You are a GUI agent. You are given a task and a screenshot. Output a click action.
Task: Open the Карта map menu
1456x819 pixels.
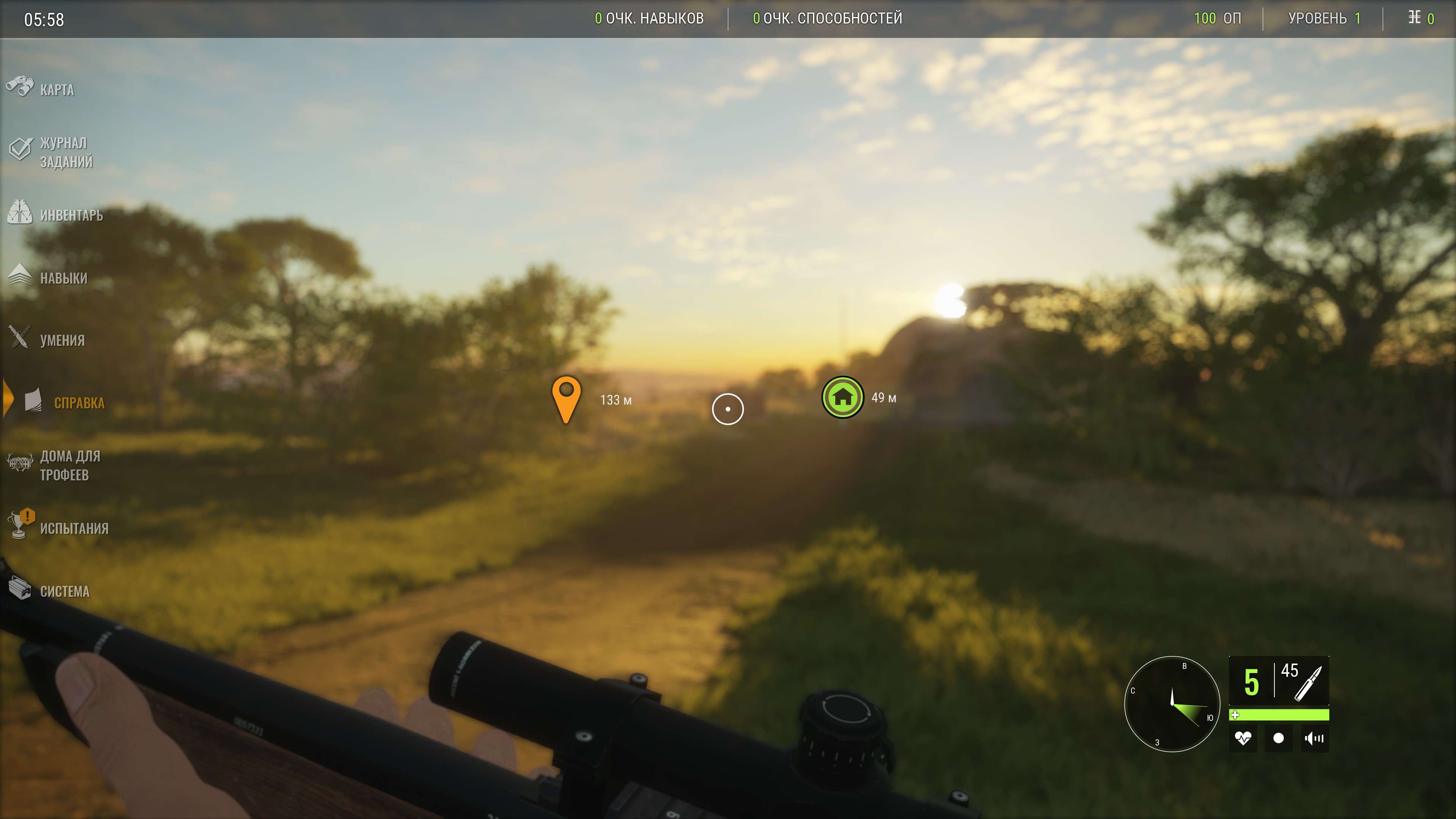point(56,89)
